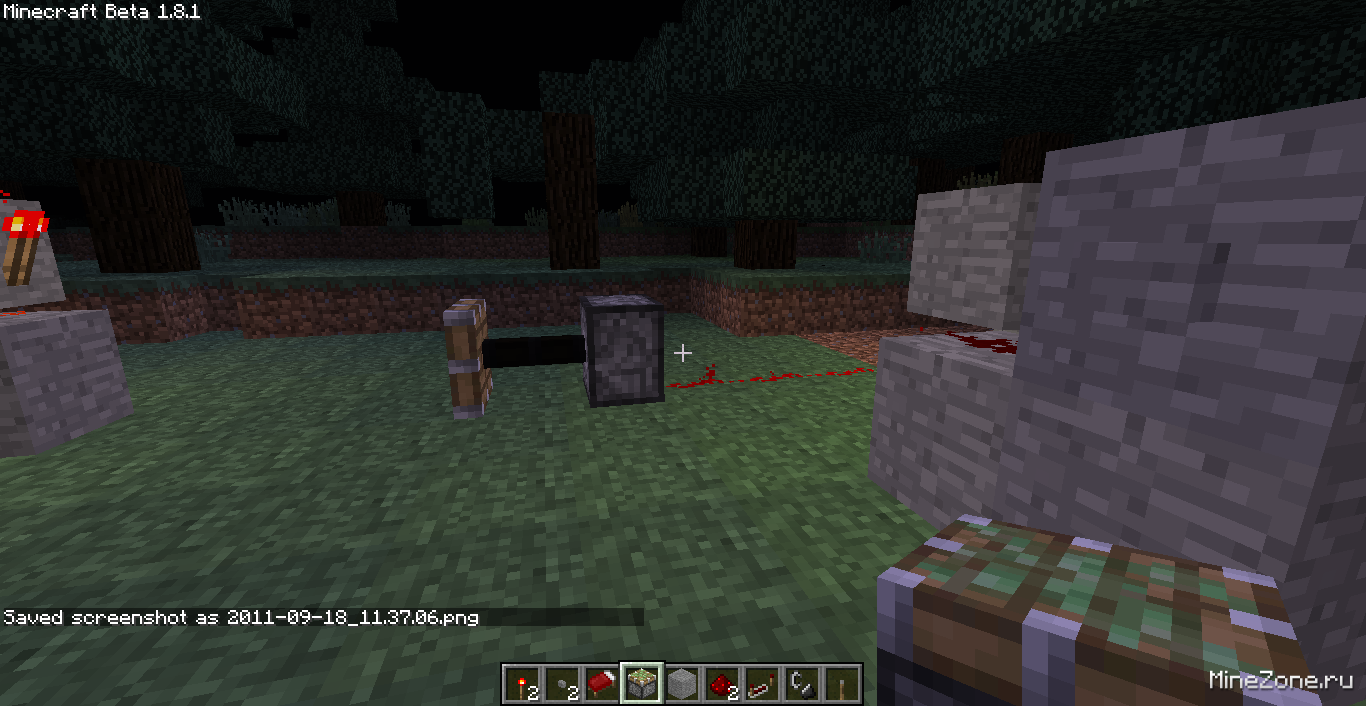
Task: Pick the stone block hotbar slot
Action: coord(682,685)
